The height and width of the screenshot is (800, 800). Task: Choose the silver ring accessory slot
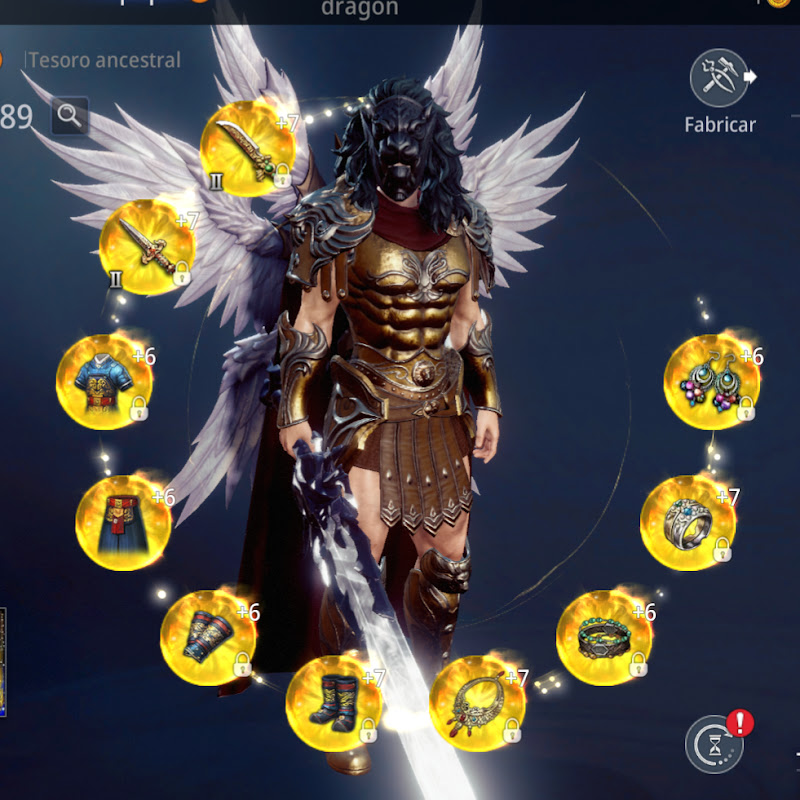688,522
